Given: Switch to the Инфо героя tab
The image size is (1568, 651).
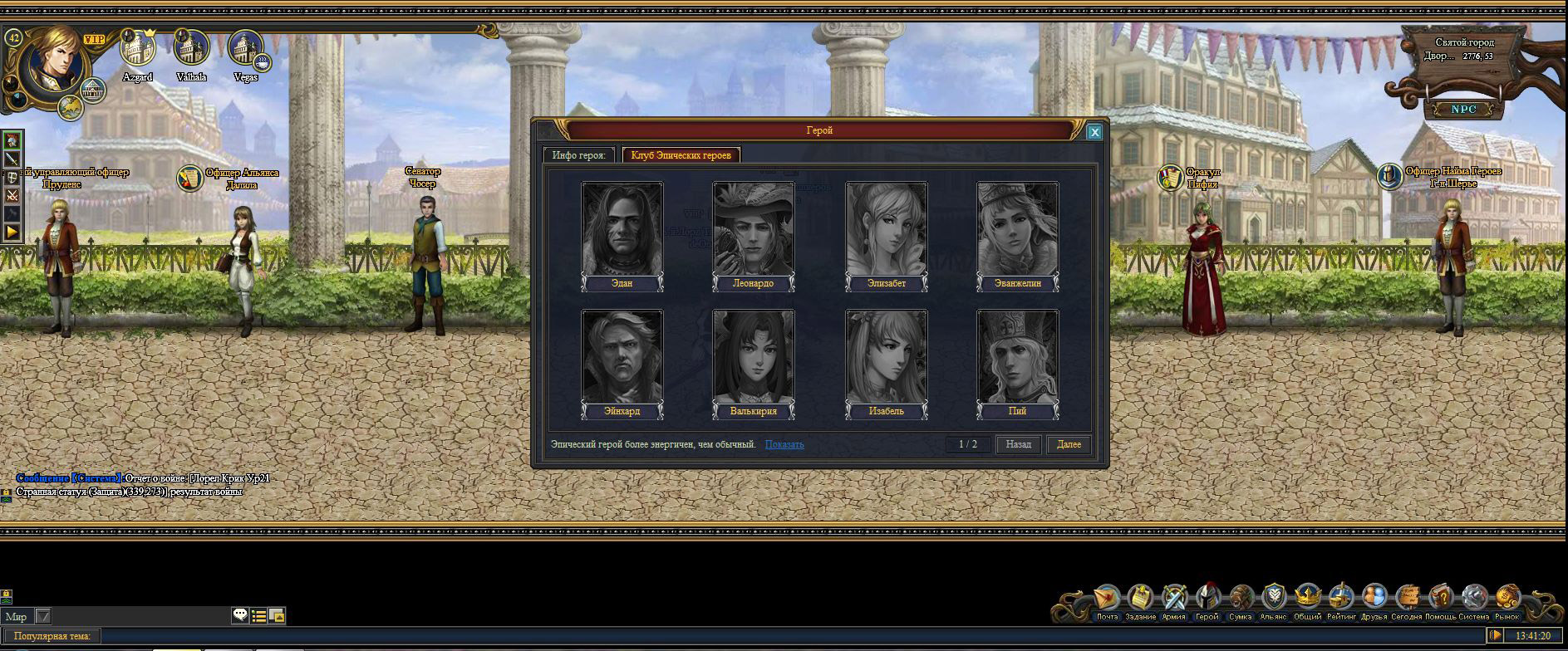Looking at the screenshot, I should click(x=579, y=155).
